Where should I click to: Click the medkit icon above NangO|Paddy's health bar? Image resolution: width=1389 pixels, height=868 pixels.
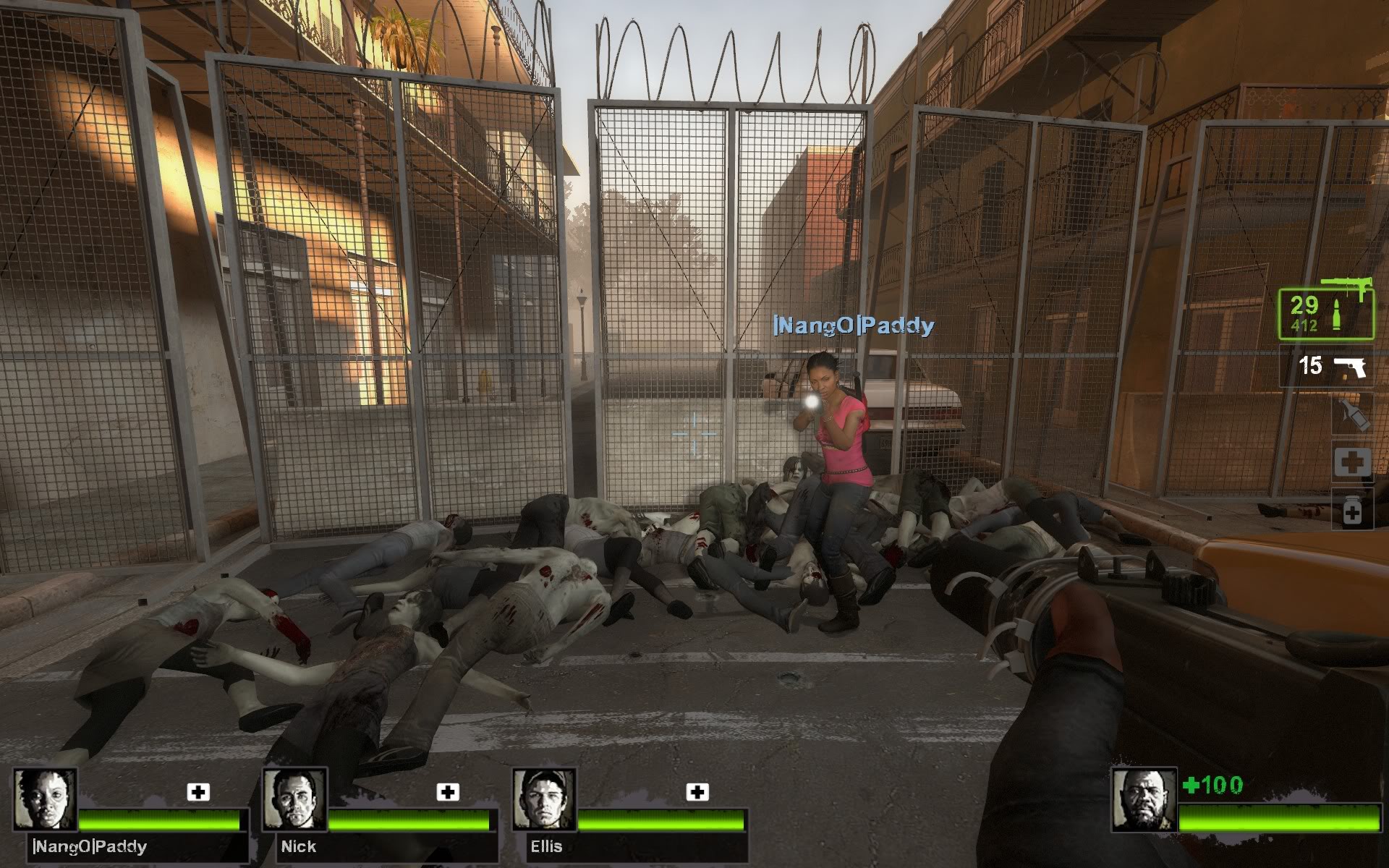point(198,792)
